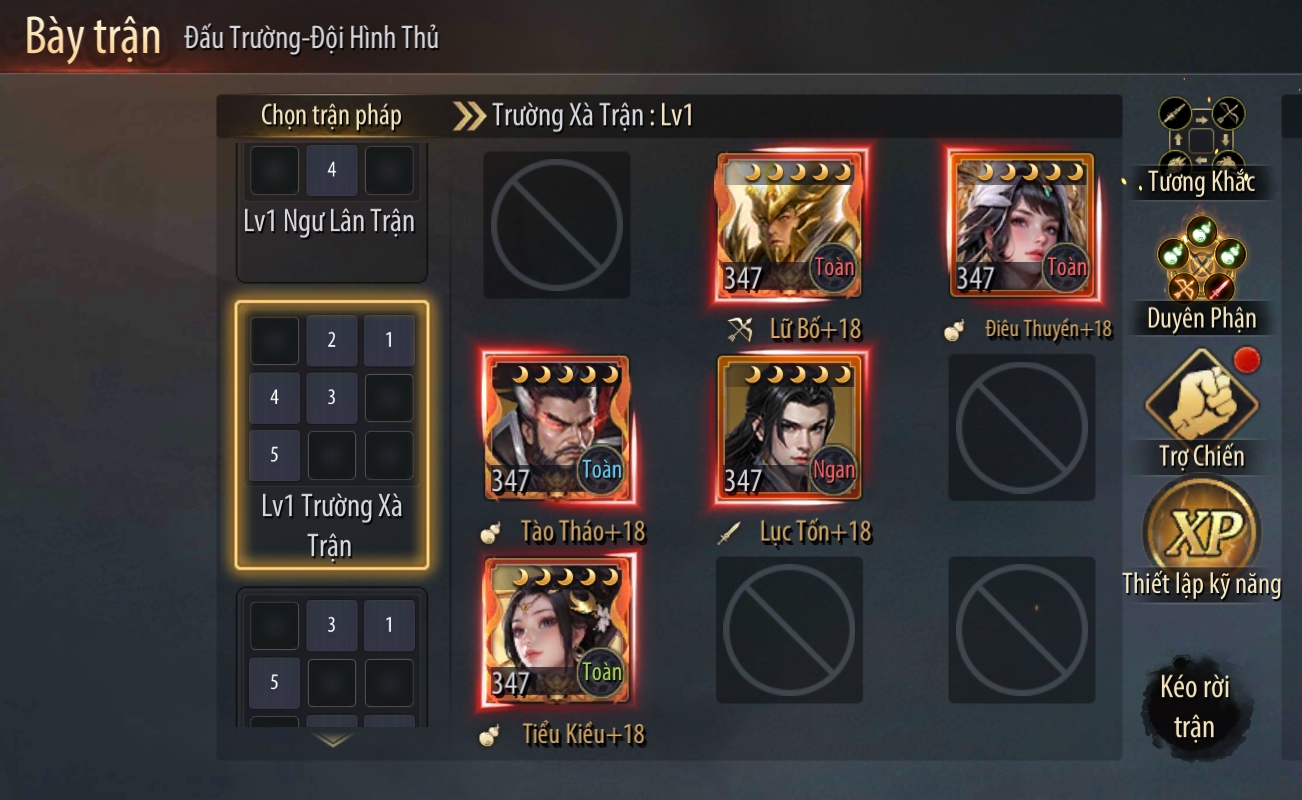Select the Lục Tốn hero card
Screen dimensions: 1302x800
tap(790, 429)
